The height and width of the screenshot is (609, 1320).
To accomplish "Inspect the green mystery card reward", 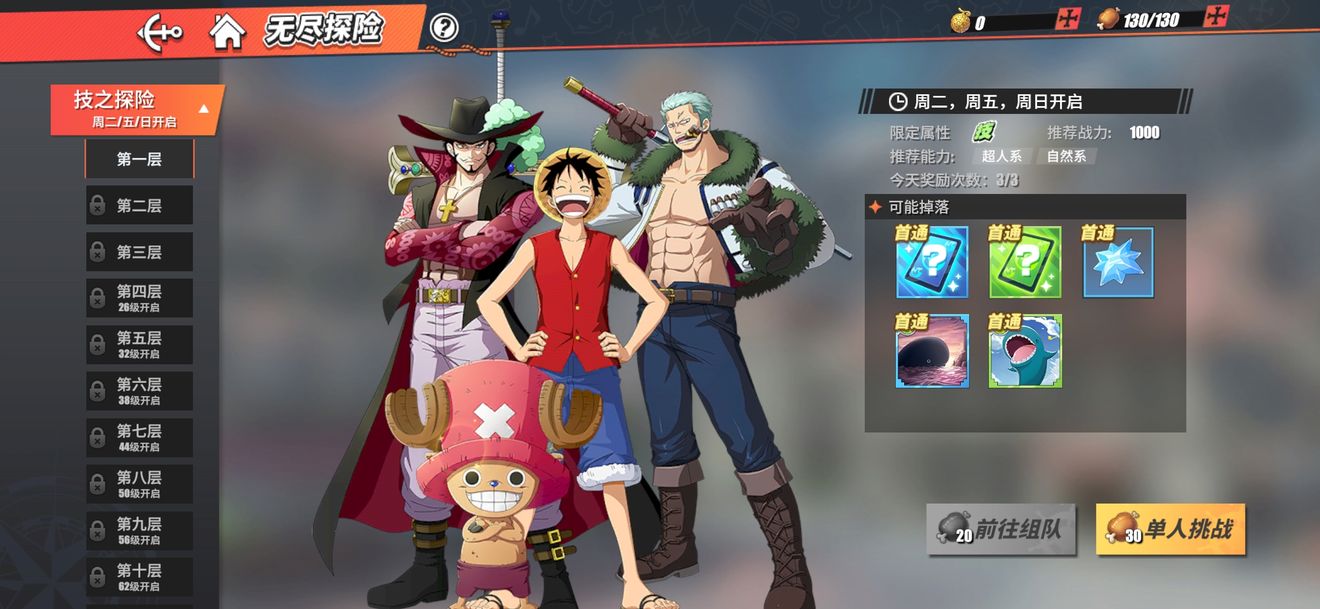I will (x=1025, y=263).
